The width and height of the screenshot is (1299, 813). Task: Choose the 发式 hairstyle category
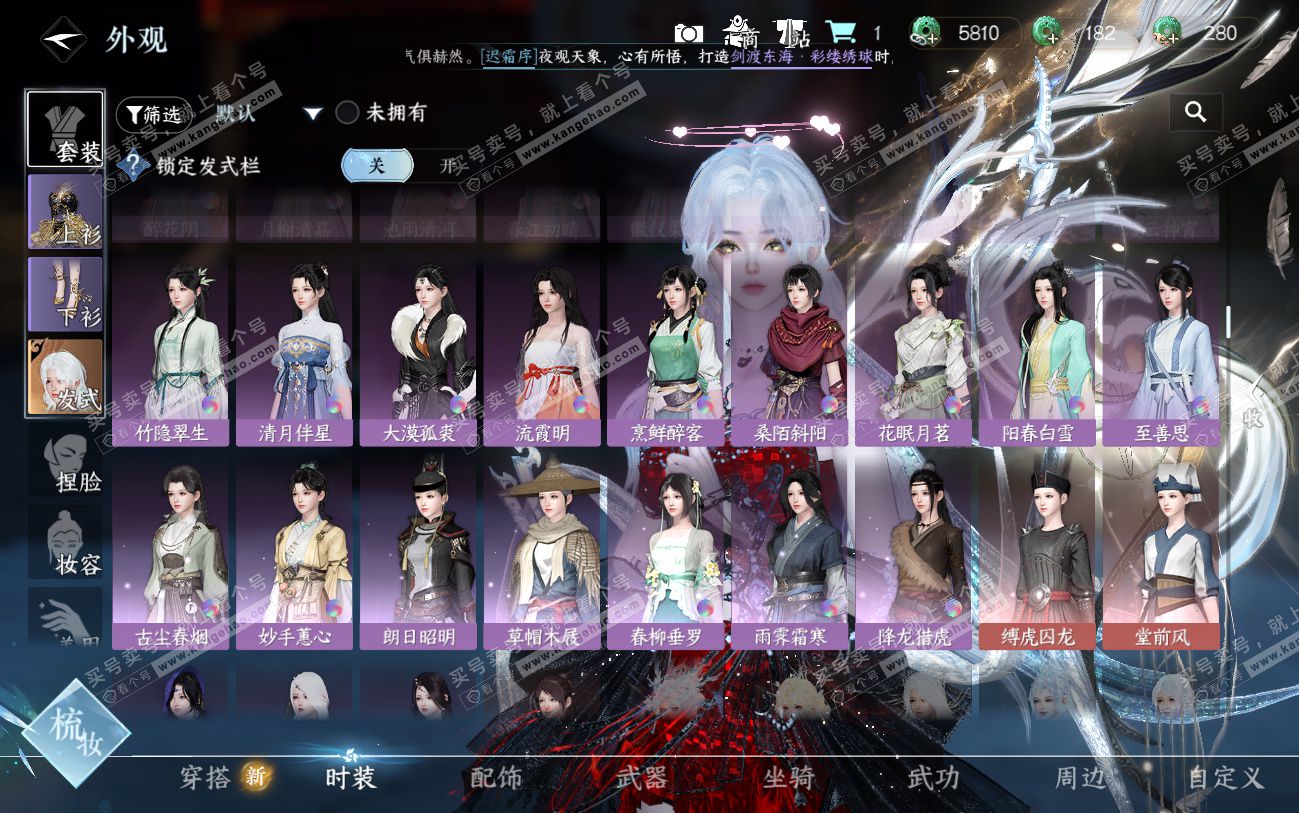65,377
